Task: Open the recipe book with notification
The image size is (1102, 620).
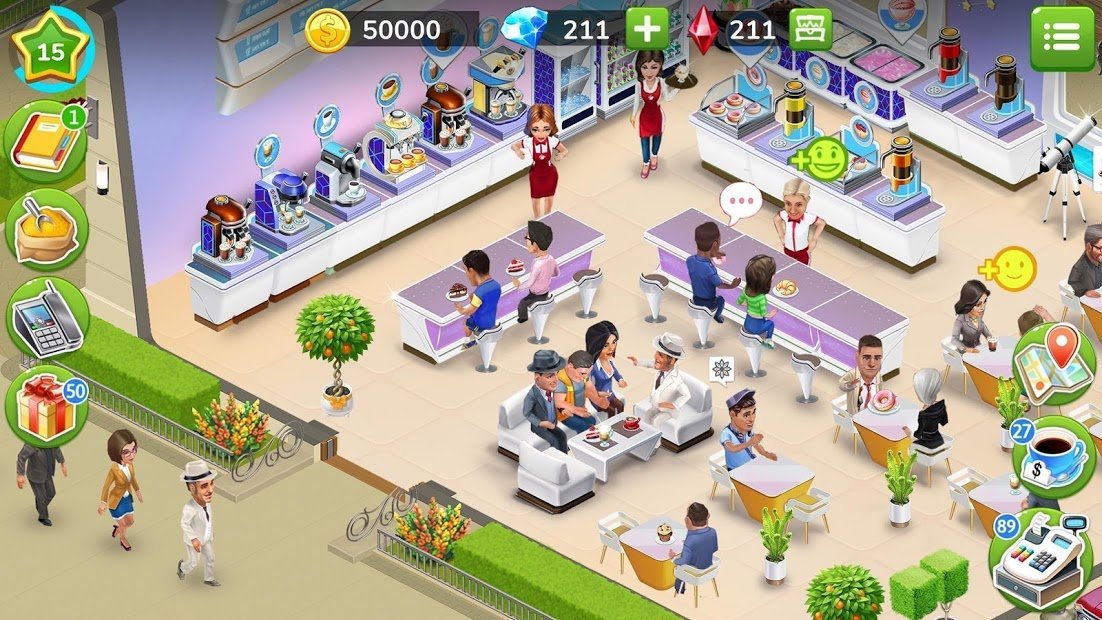Action: tap(46, 142)
